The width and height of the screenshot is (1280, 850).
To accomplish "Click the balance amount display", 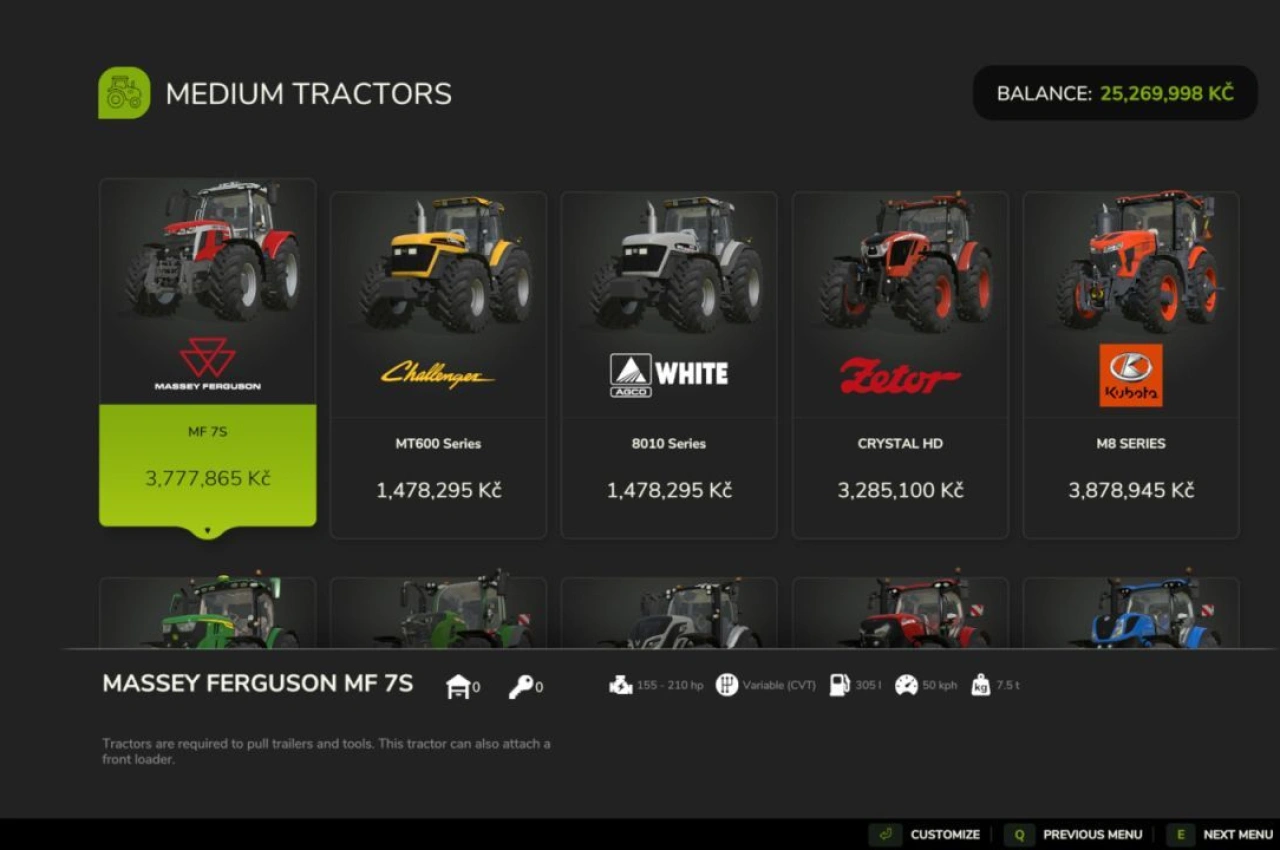I will click(1167, 92).
